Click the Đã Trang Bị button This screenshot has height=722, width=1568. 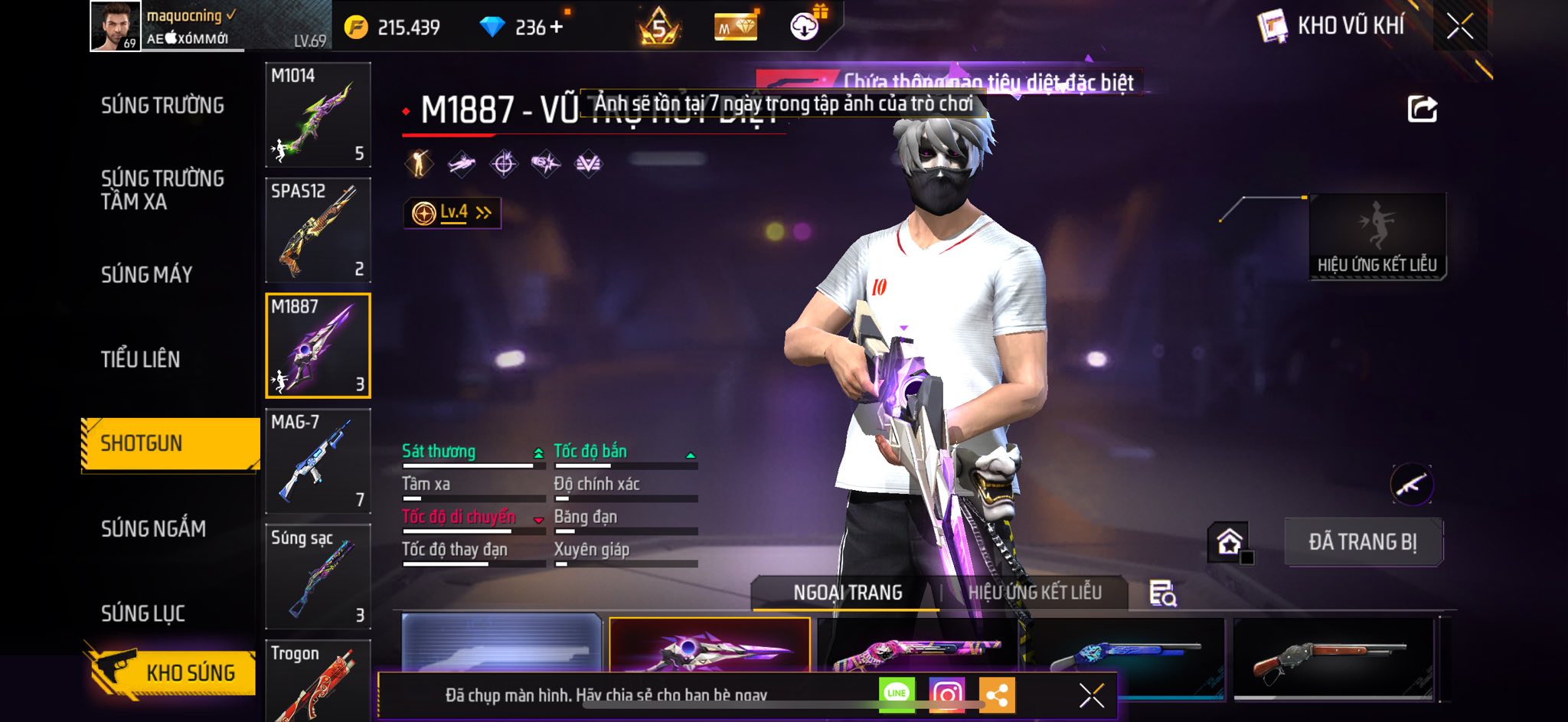[x=1363, y=542]
